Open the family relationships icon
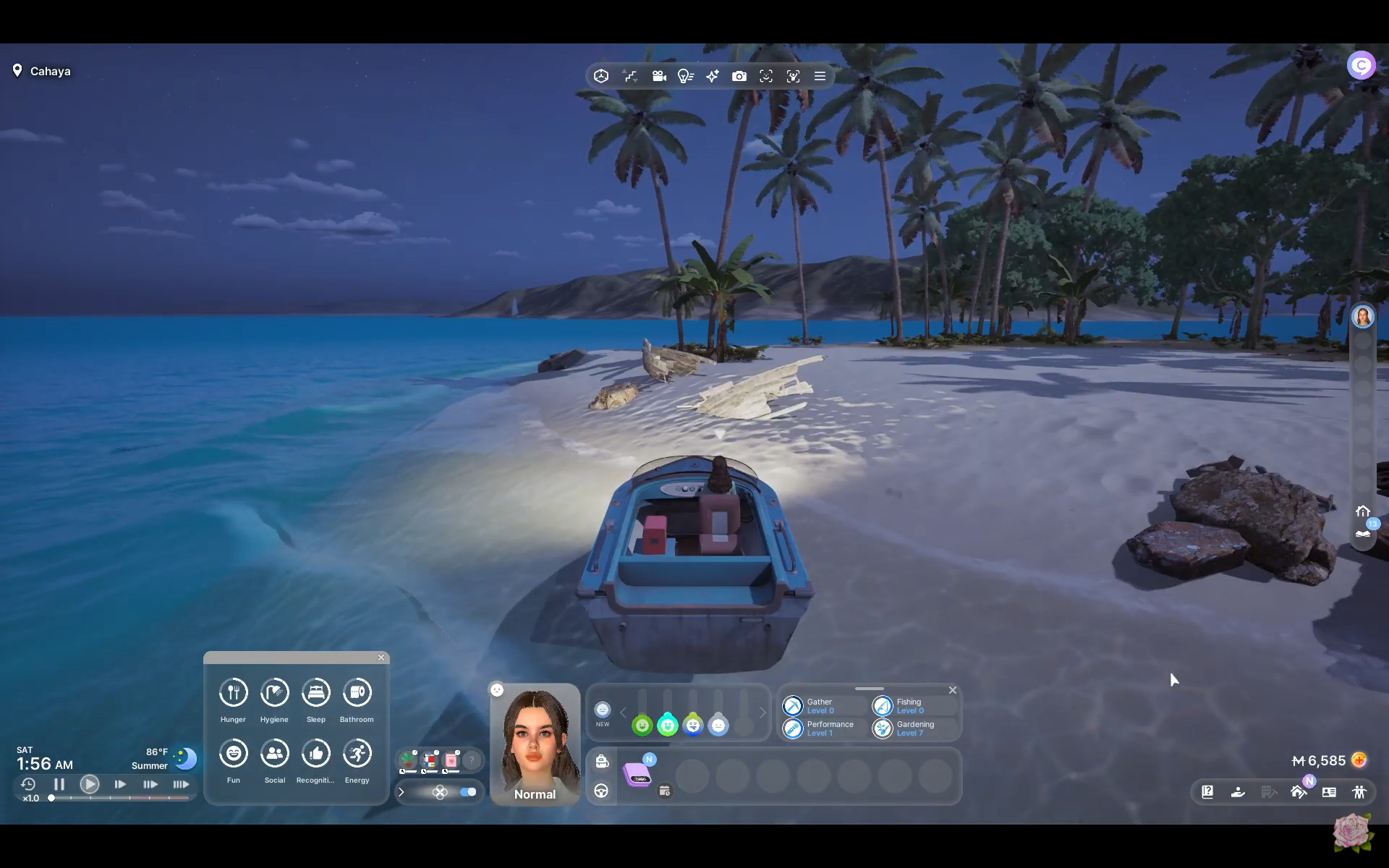 [1359, 792]
